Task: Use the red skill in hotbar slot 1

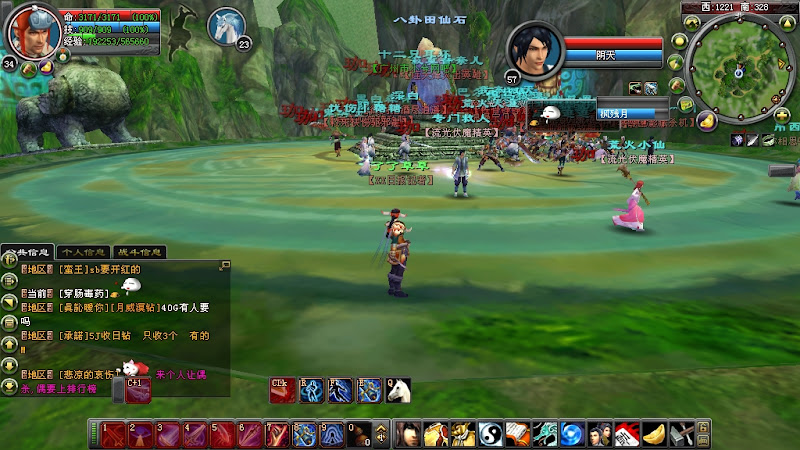Action: 113,435
